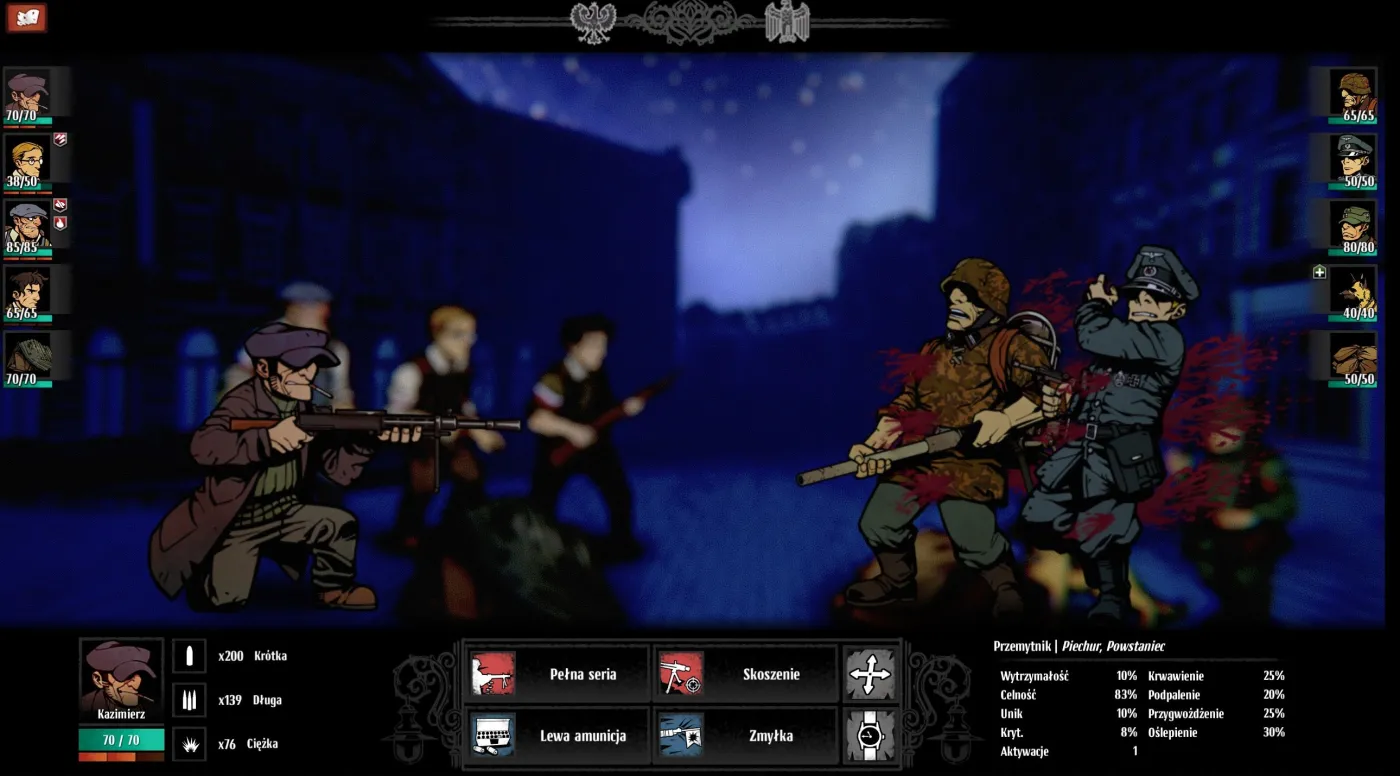Target the helmeted soldier portrait at 65/65
The image size is (1400, 776).
[1357, 94]
